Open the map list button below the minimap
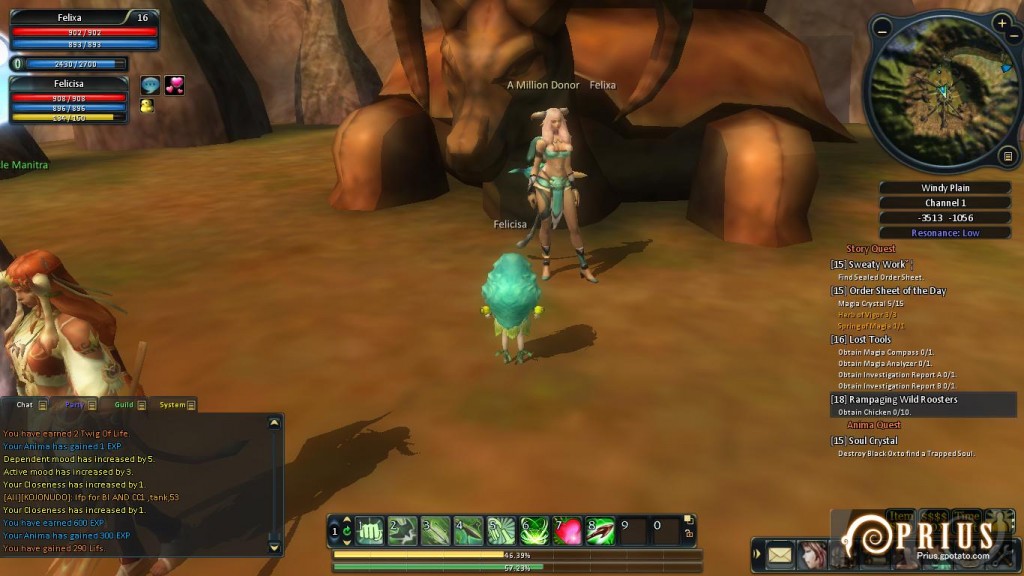Screen dimensions: 1024x576 pyautogui.click(x=1007, y=155)
